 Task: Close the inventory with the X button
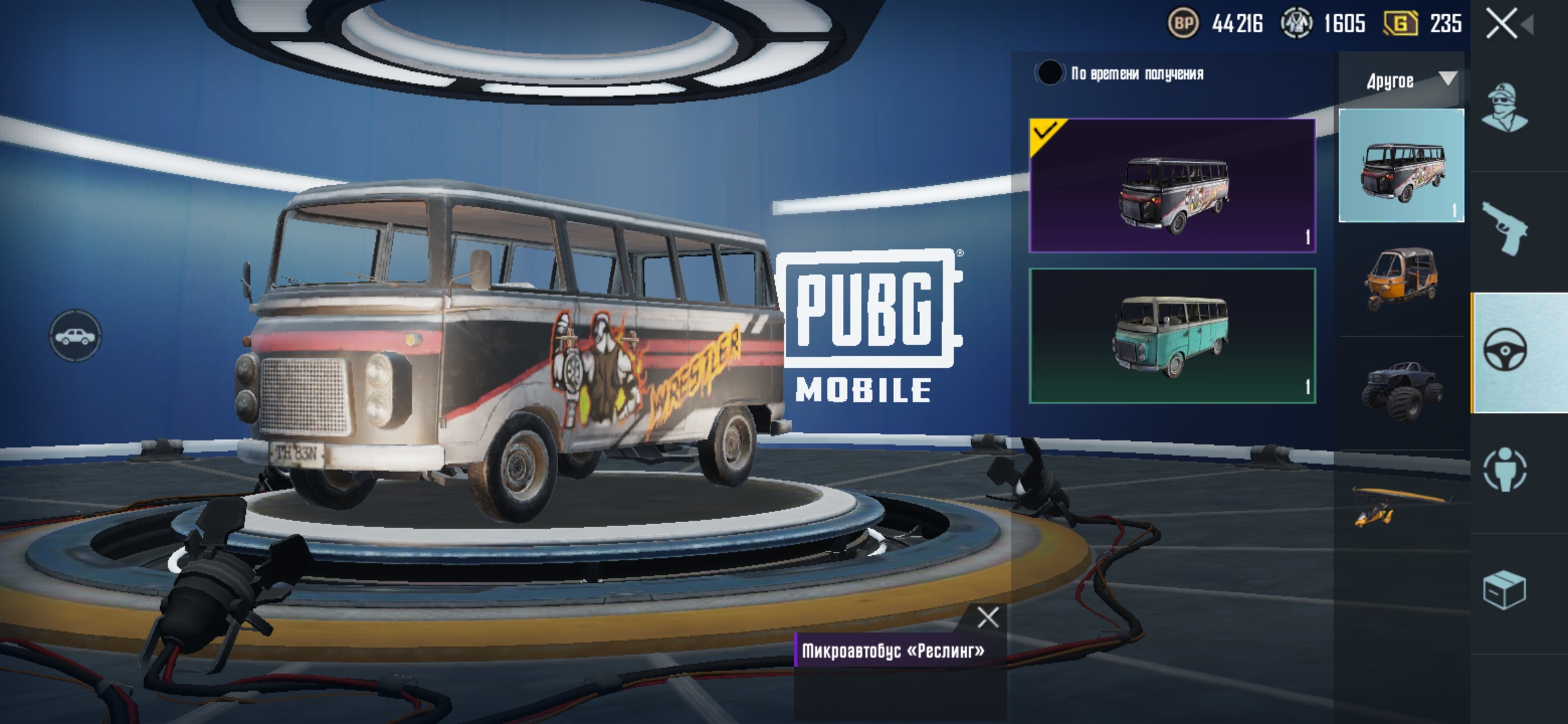pyautogui.click(x=1501, y=24)
